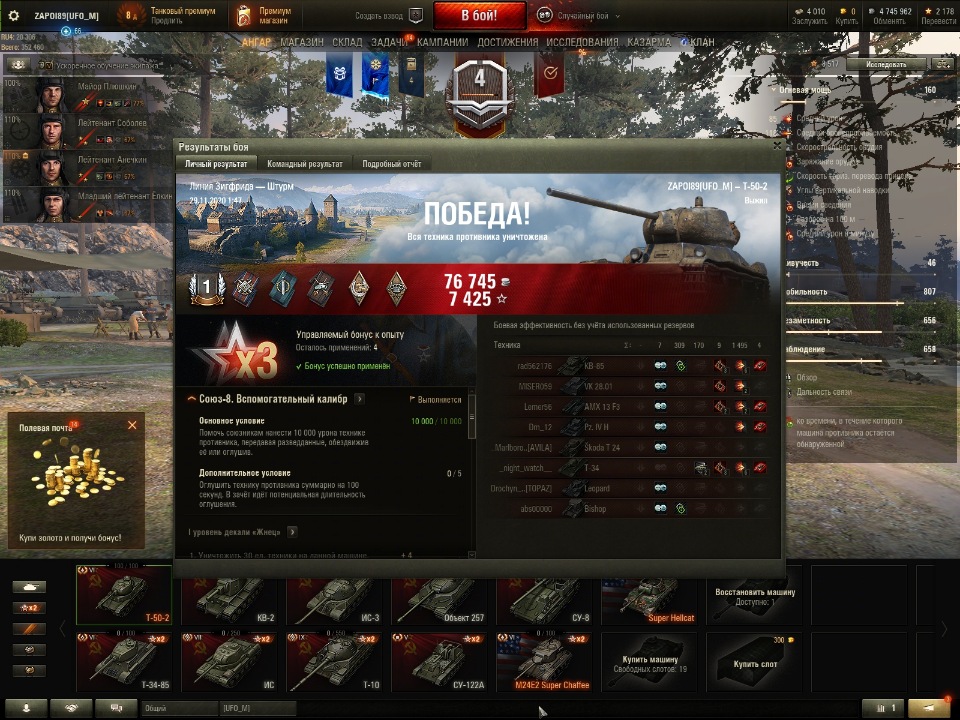Open settings with the gear icon
Image resolution: width=960 pixels, height=720 pixels.
click(14, 15)
